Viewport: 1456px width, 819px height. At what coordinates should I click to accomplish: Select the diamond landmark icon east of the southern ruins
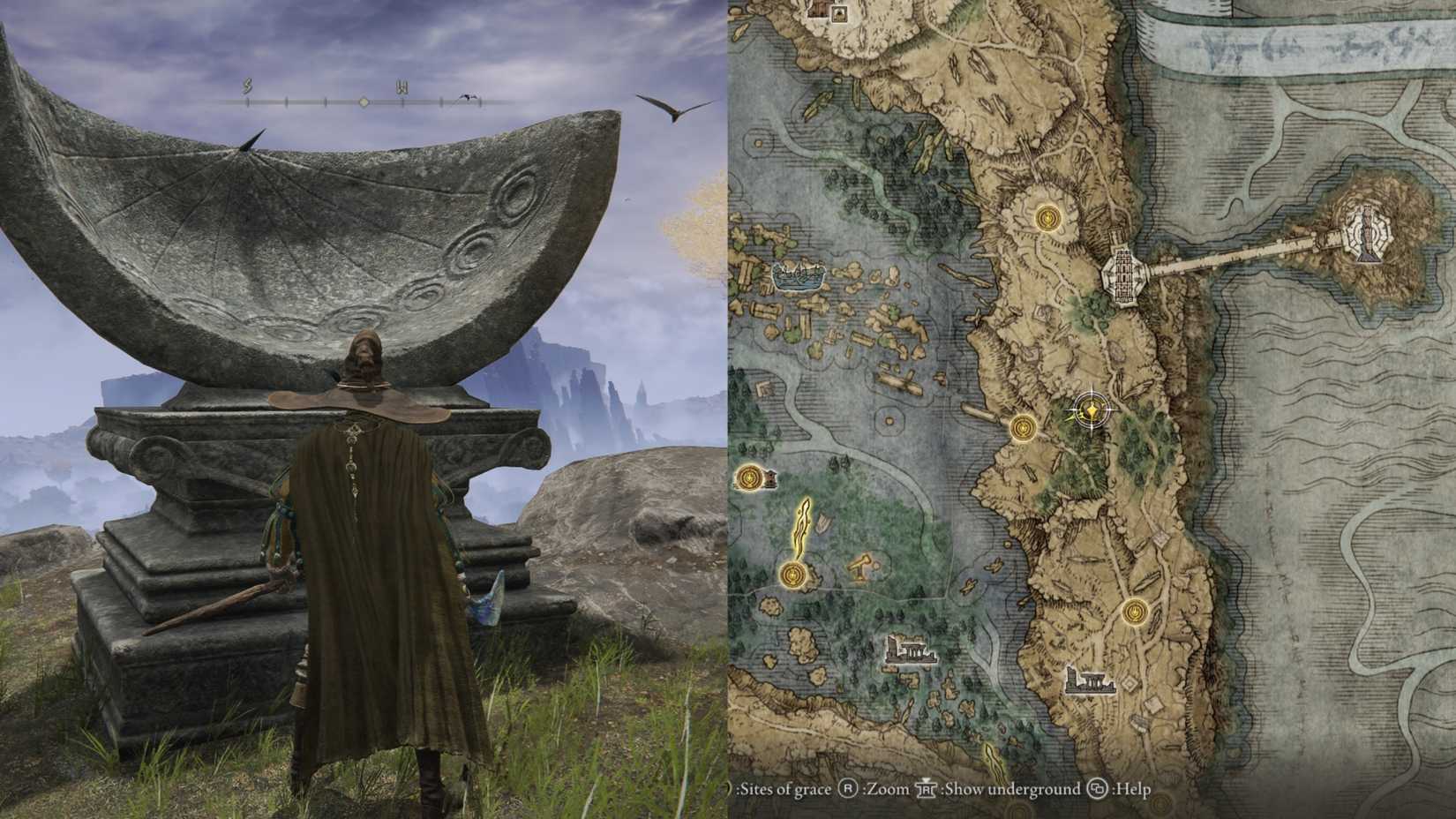(1128, 685)
